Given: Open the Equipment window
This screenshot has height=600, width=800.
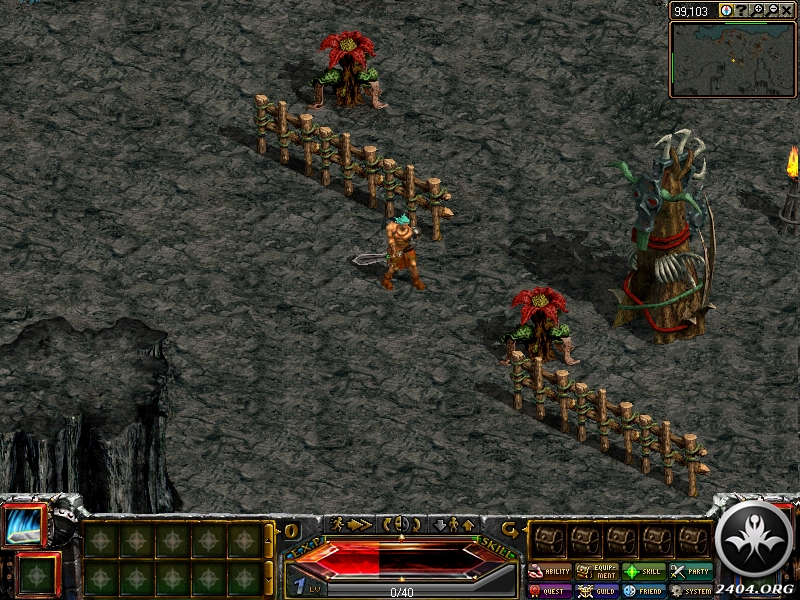Looking at the screenshot, I should click(597, 572).
